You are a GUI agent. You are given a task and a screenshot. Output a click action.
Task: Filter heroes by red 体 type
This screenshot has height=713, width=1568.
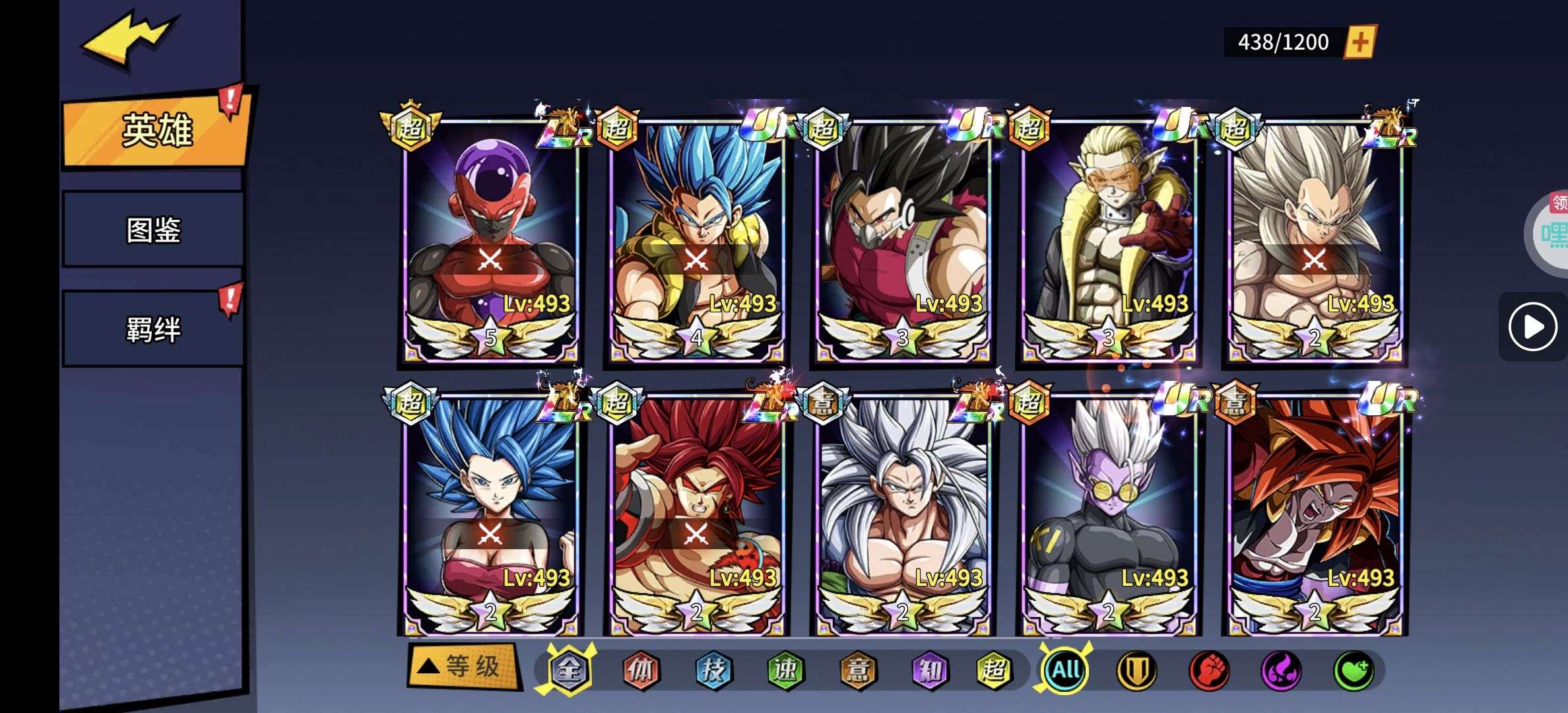click(x=641, y=671)
